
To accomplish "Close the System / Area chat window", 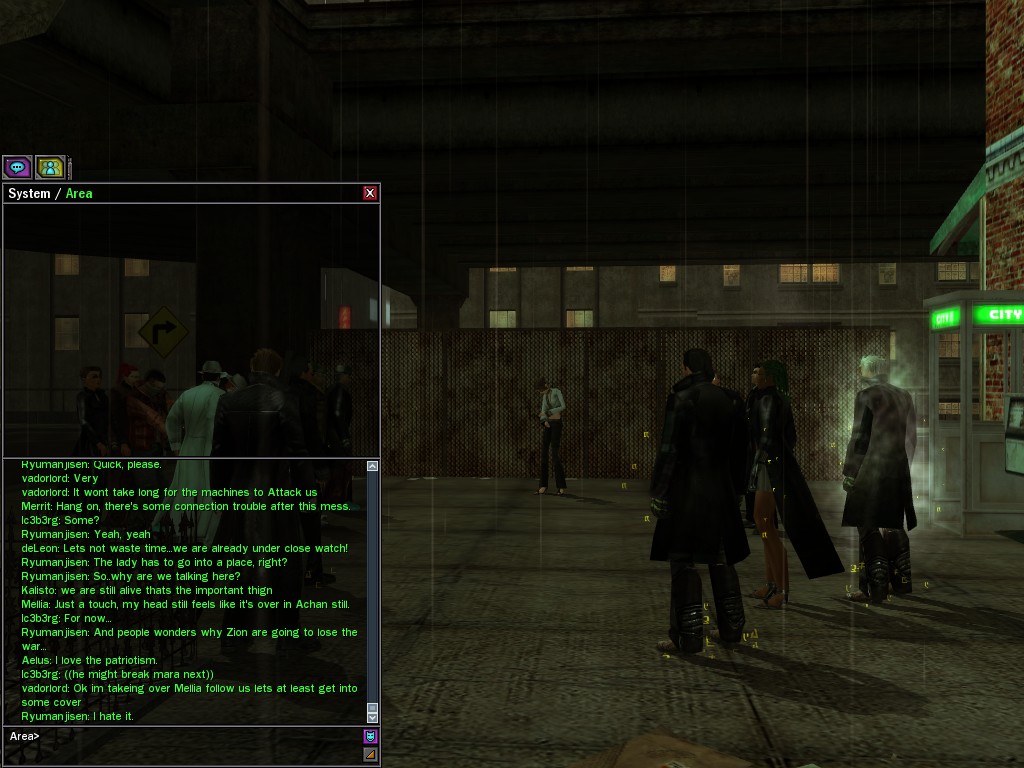I will click(370, 193).
